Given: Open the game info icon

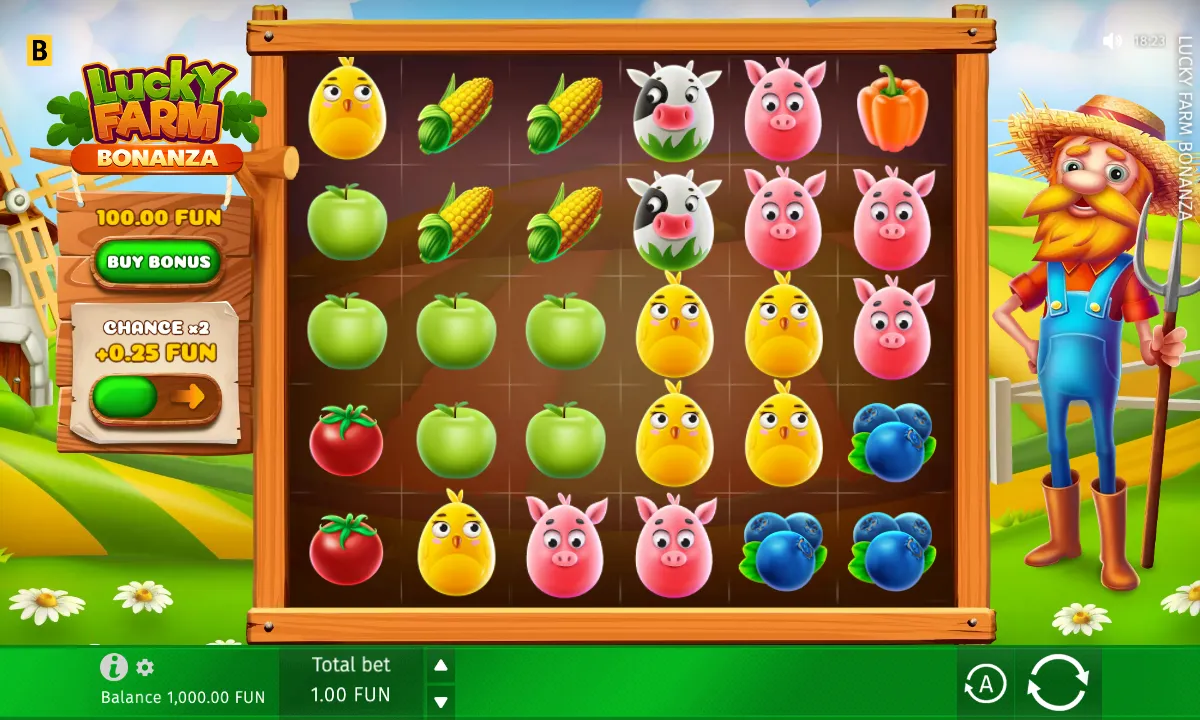Looking at the screenshot, I should [x=114, y=667].
